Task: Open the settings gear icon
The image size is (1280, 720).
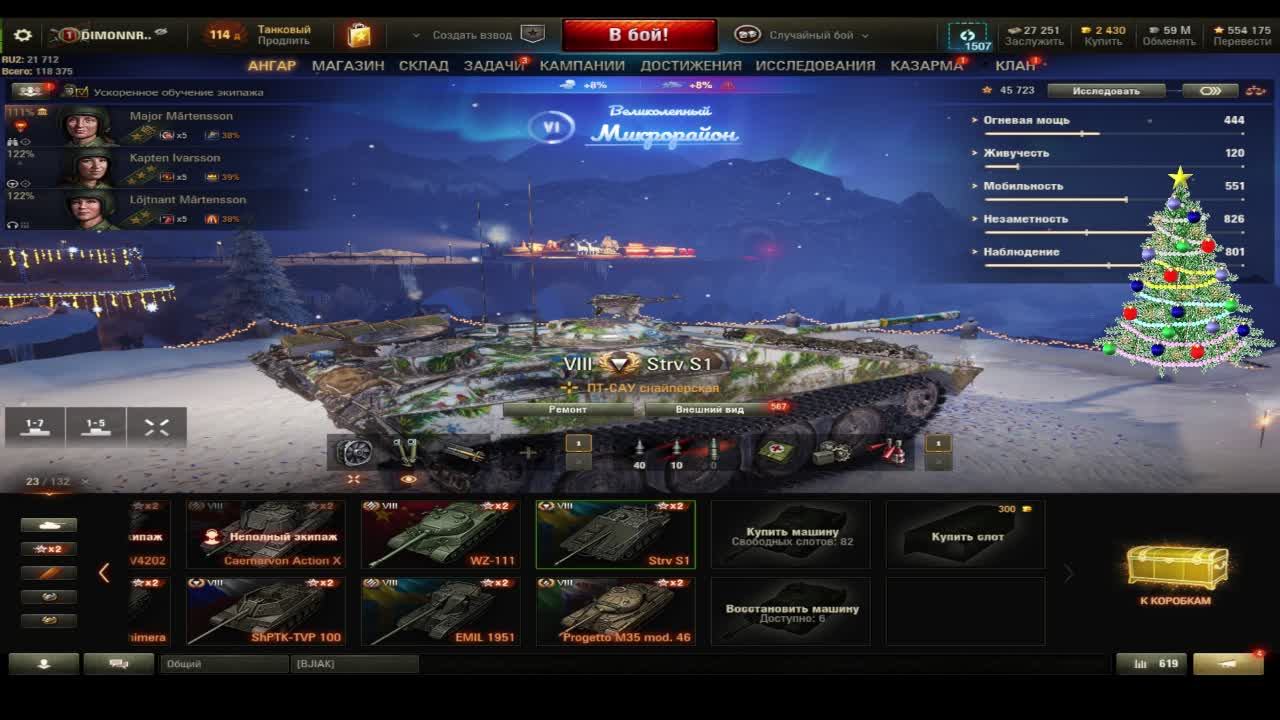Action: tap(22, 35)
